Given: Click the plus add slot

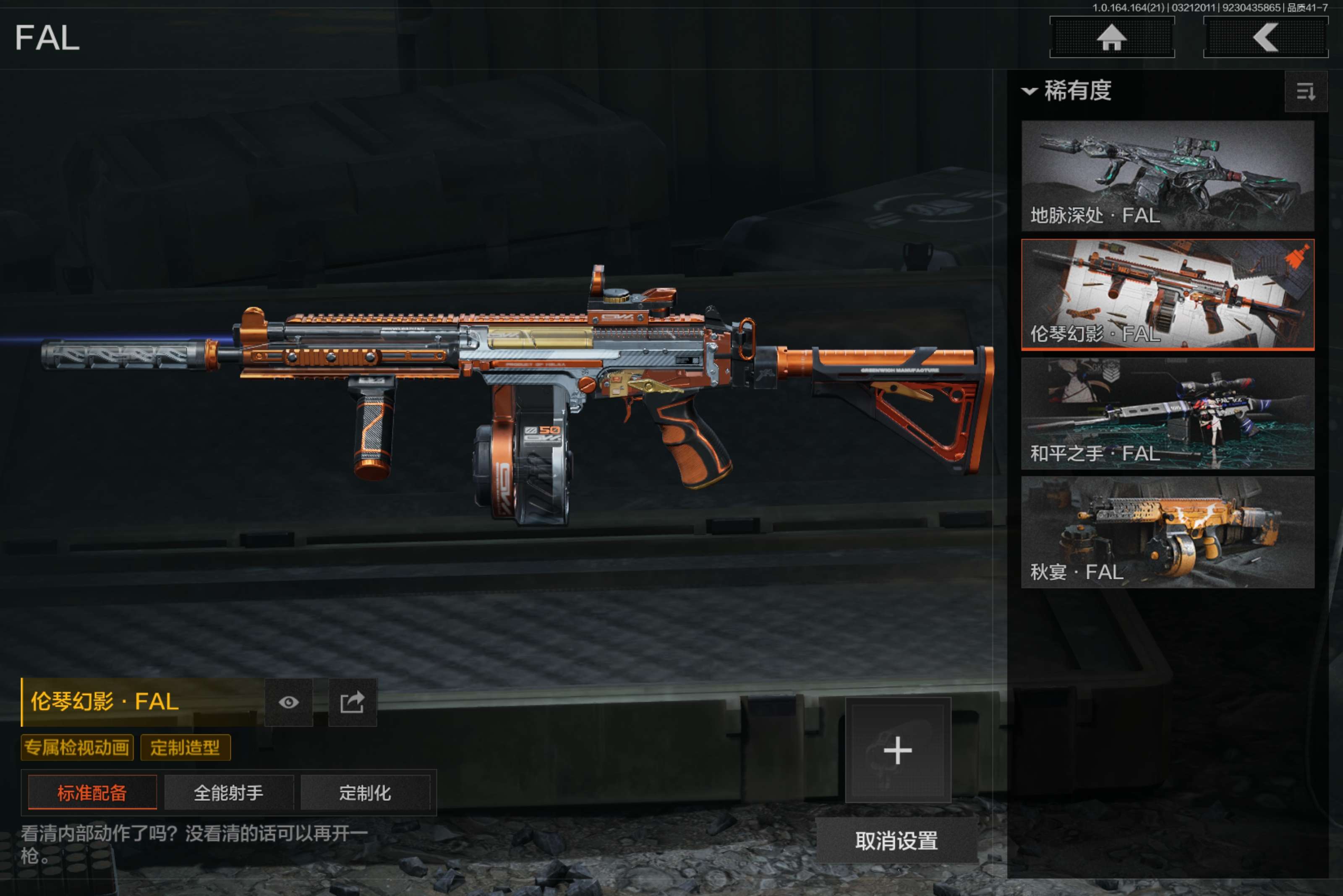Looking at the screenshot, I should 898,750.
